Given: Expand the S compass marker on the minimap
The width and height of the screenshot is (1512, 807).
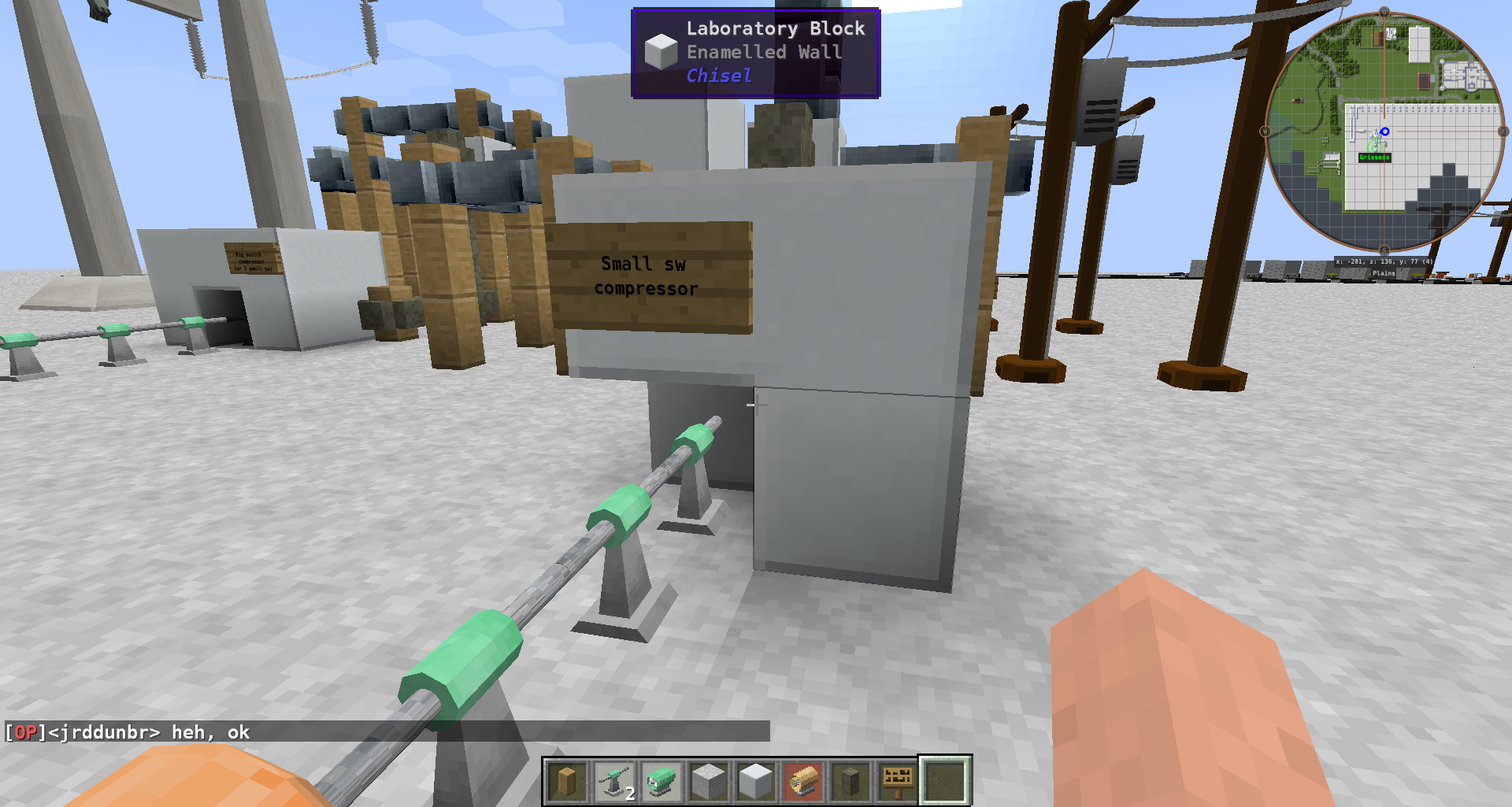Looking at the screenshot, I should tap(1383, 251).
